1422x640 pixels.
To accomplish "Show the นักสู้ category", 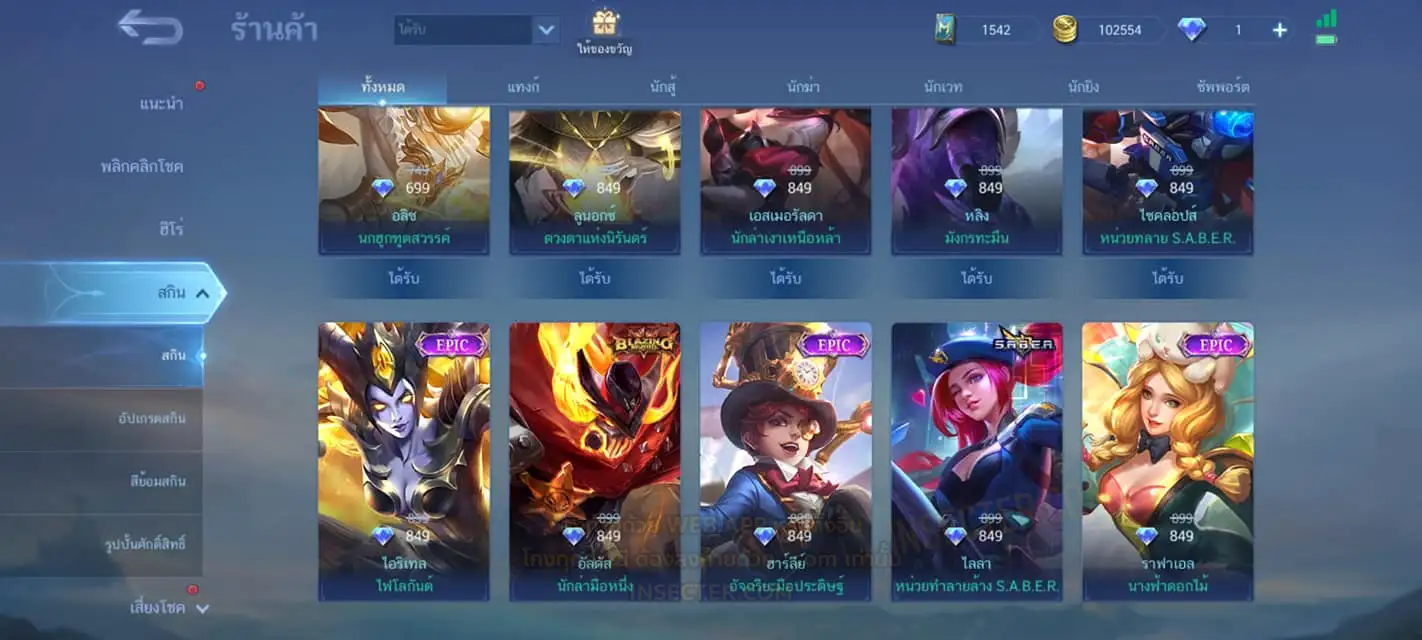I will coord(663,87).
